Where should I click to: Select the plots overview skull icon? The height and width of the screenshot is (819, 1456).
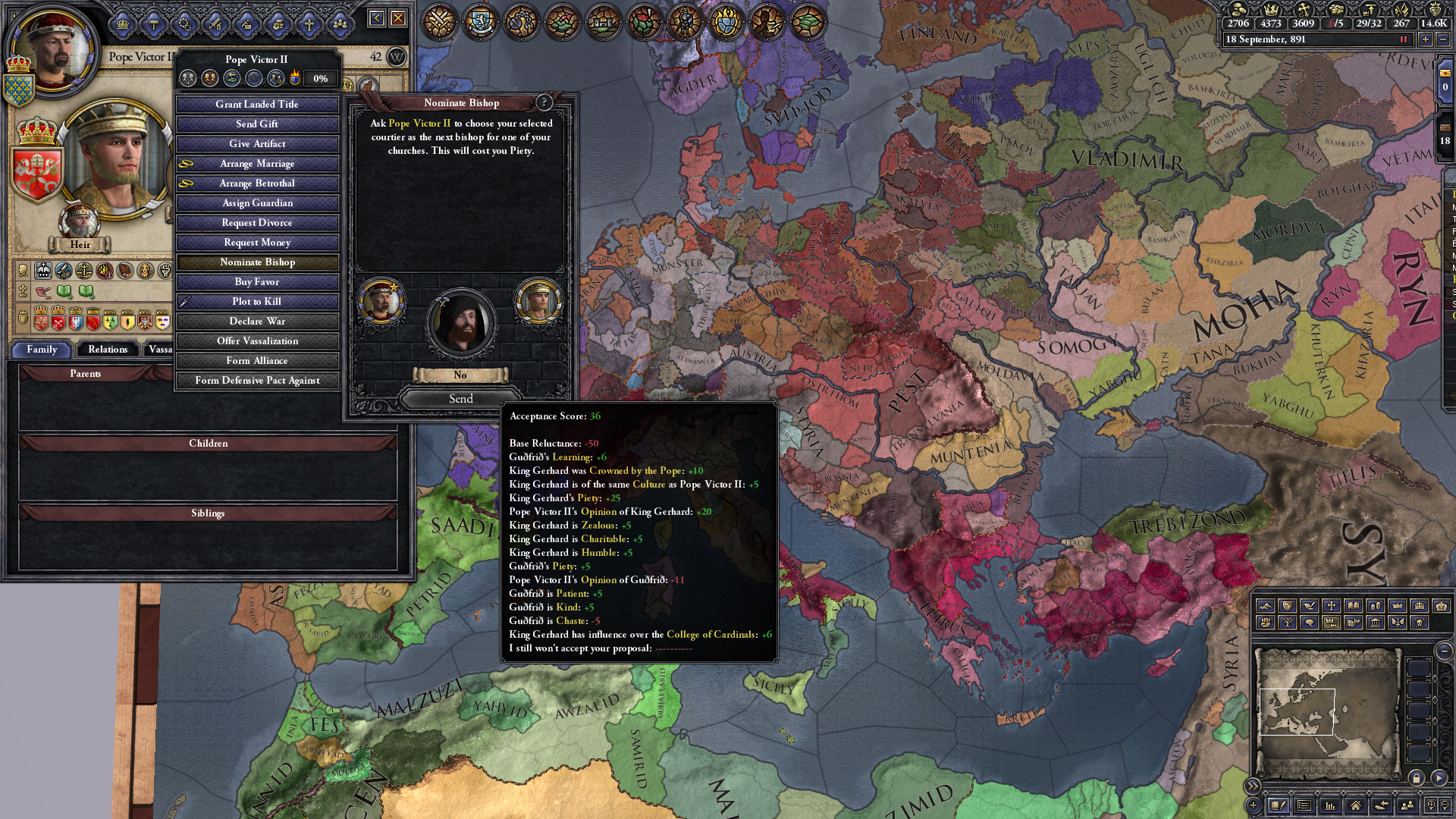1419,622
